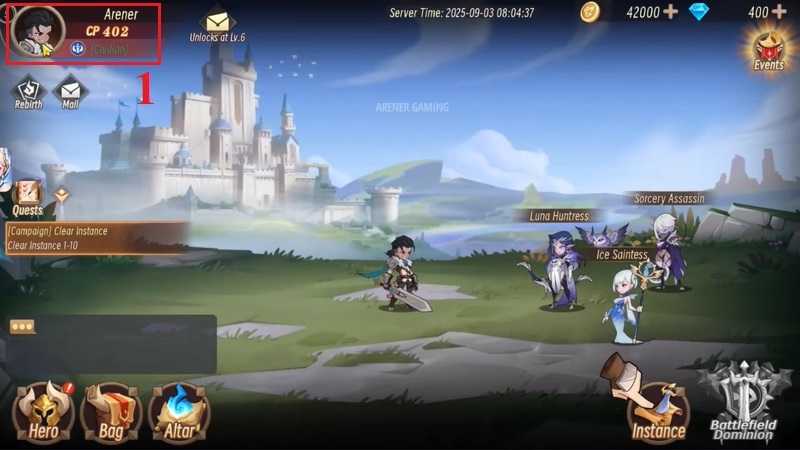Open the Rebirth menu
Screen dimensions: 800x450
tap(28, 91)
